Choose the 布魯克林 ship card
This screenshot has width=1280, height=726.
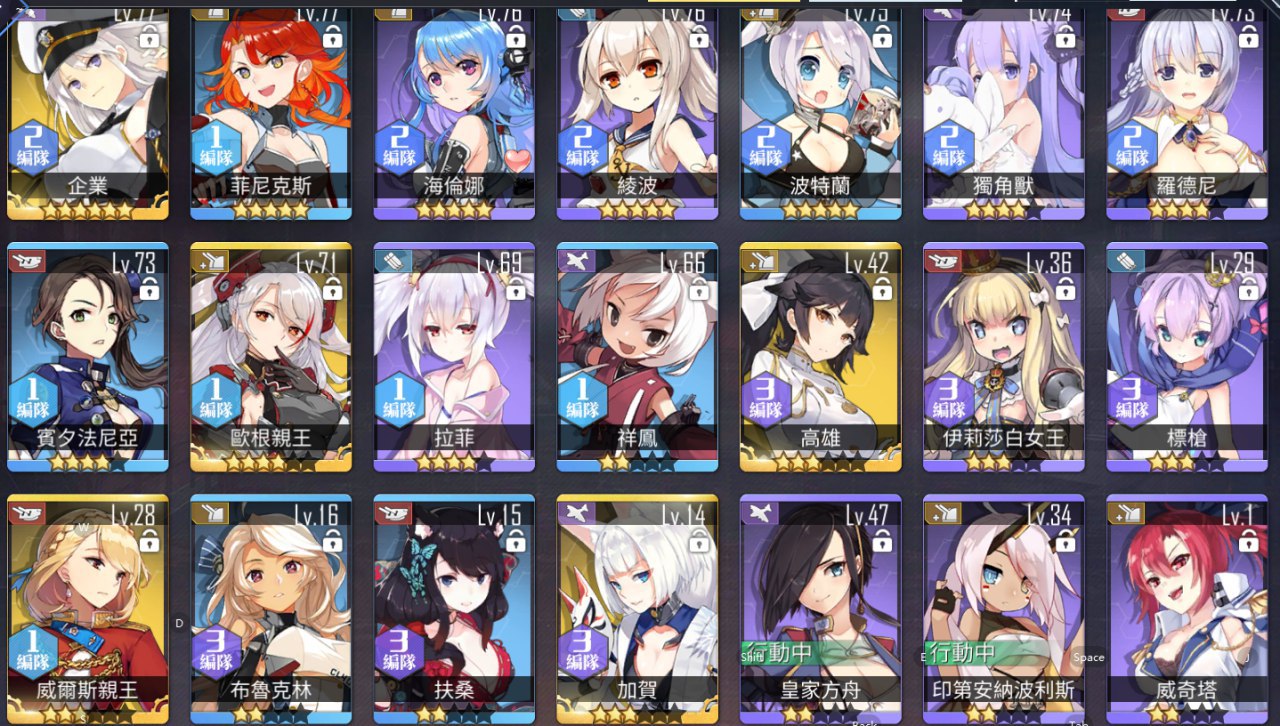pos(271,605)
